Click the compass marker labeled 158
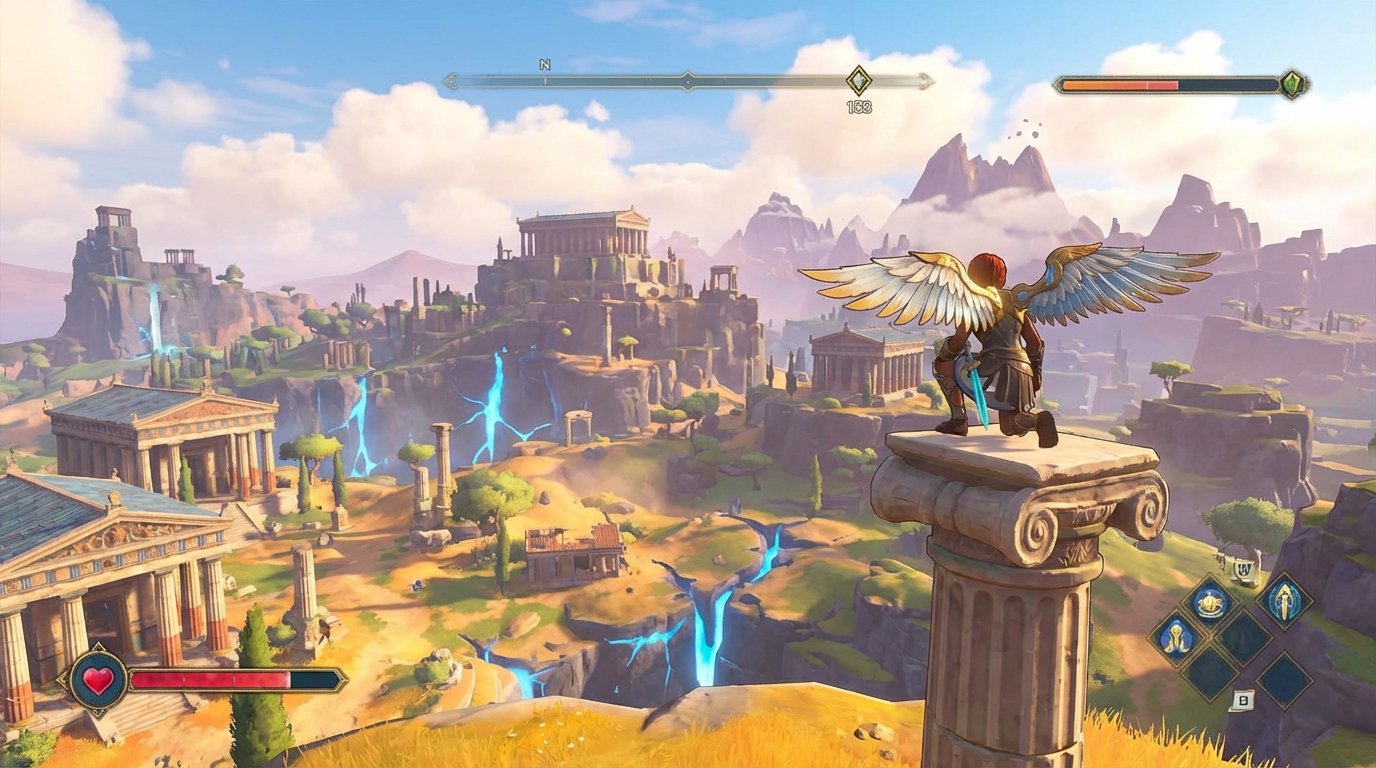The width and height of the screenshot is (1376, 768). coord(858,80)
